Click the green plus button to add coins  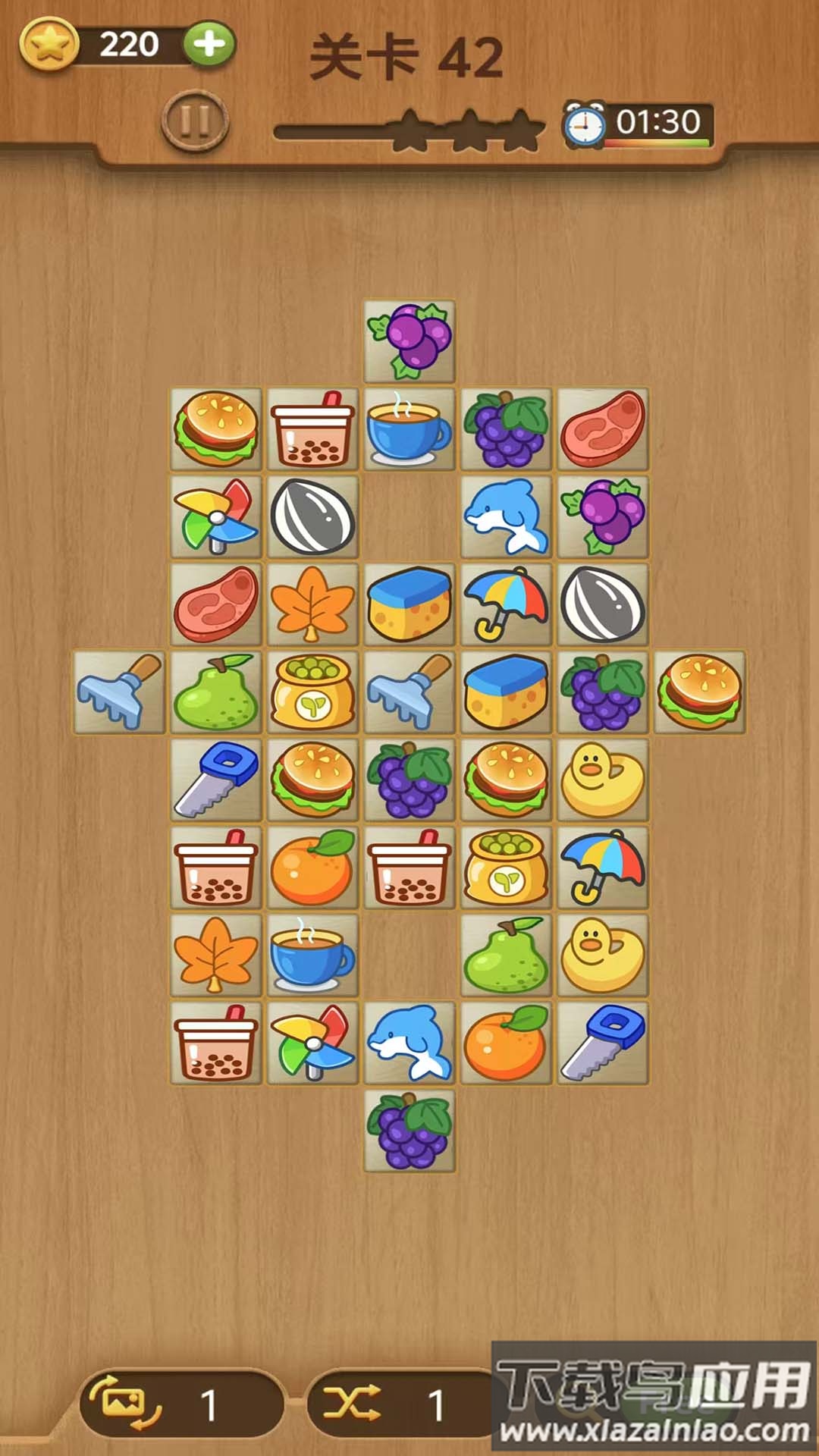[x=209, y=44]
